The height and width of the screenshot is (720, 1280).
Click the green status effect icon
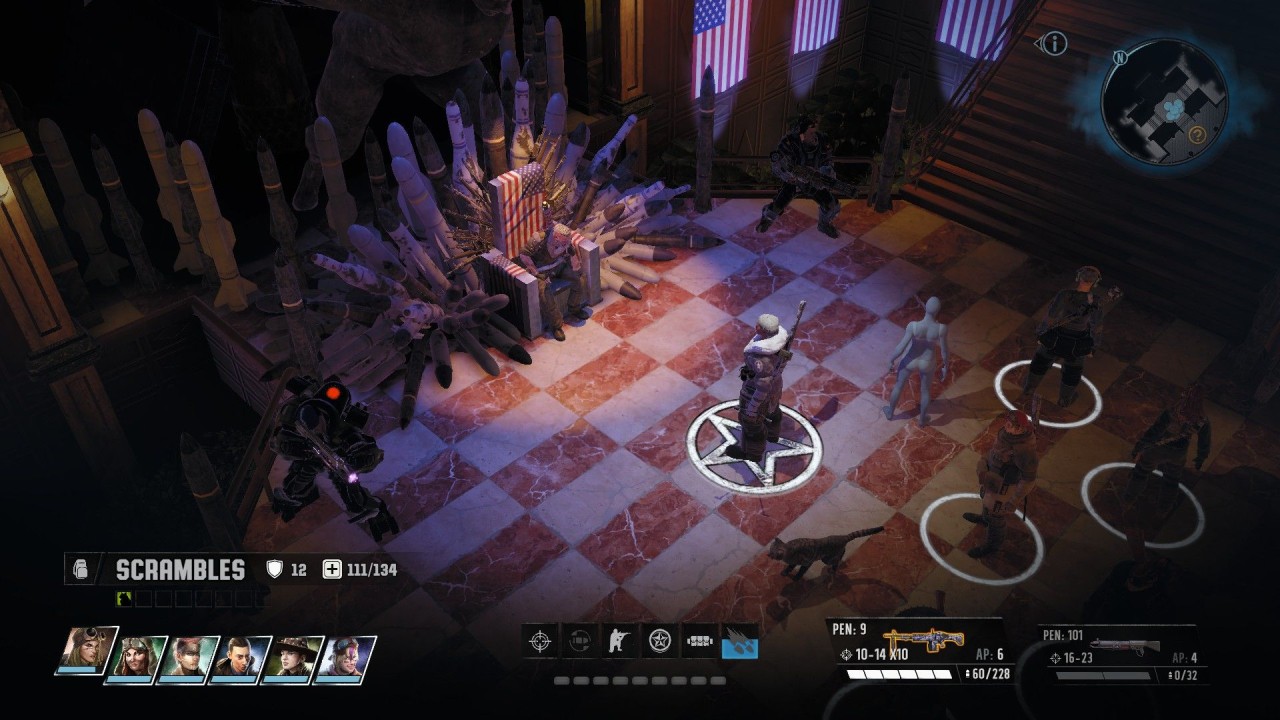pos(125,599)
